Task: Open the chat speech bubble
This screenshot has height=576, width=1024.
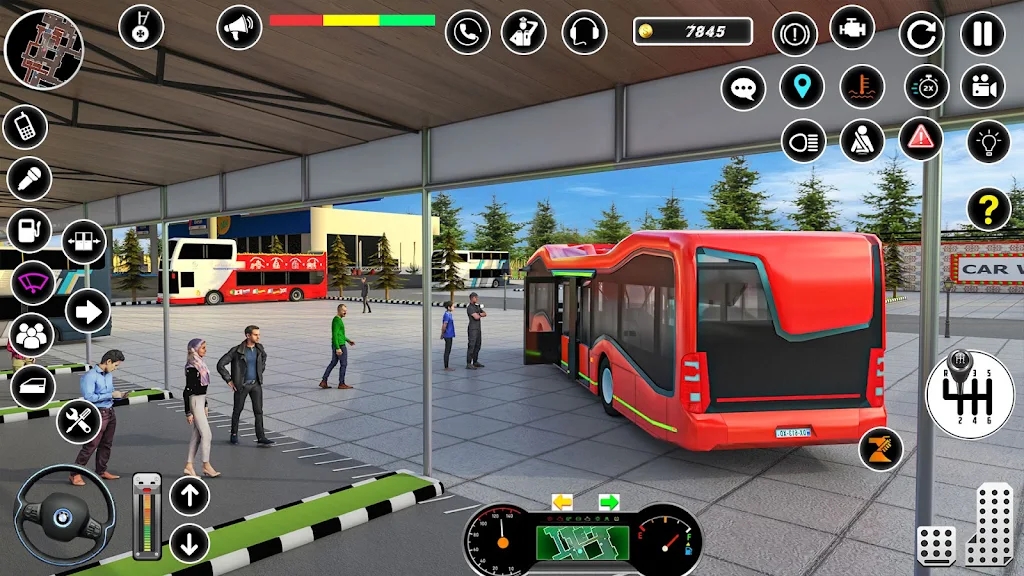Action: point(743,88)
